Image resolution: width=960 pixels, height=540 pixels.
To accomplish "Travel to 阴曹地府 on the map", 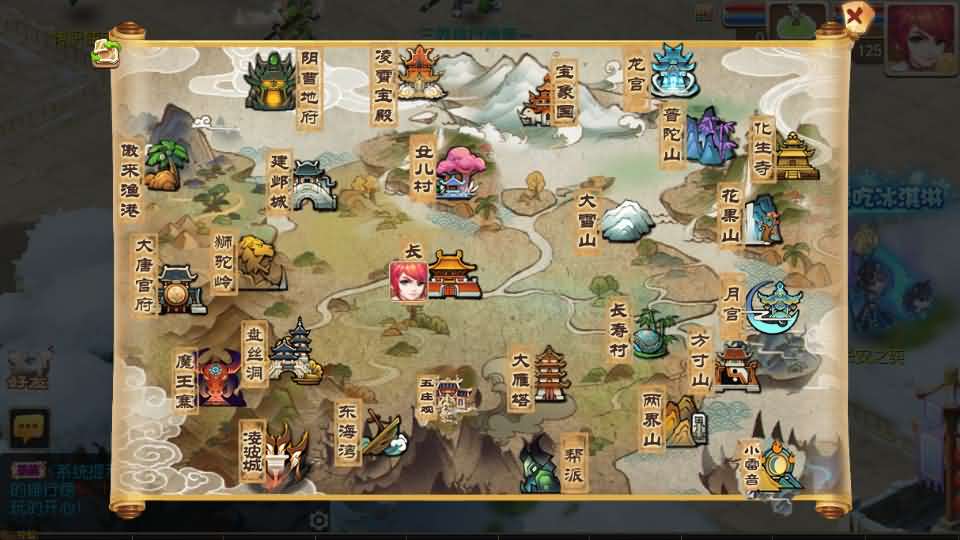I will pyautogui.click(x=270, y=82).
